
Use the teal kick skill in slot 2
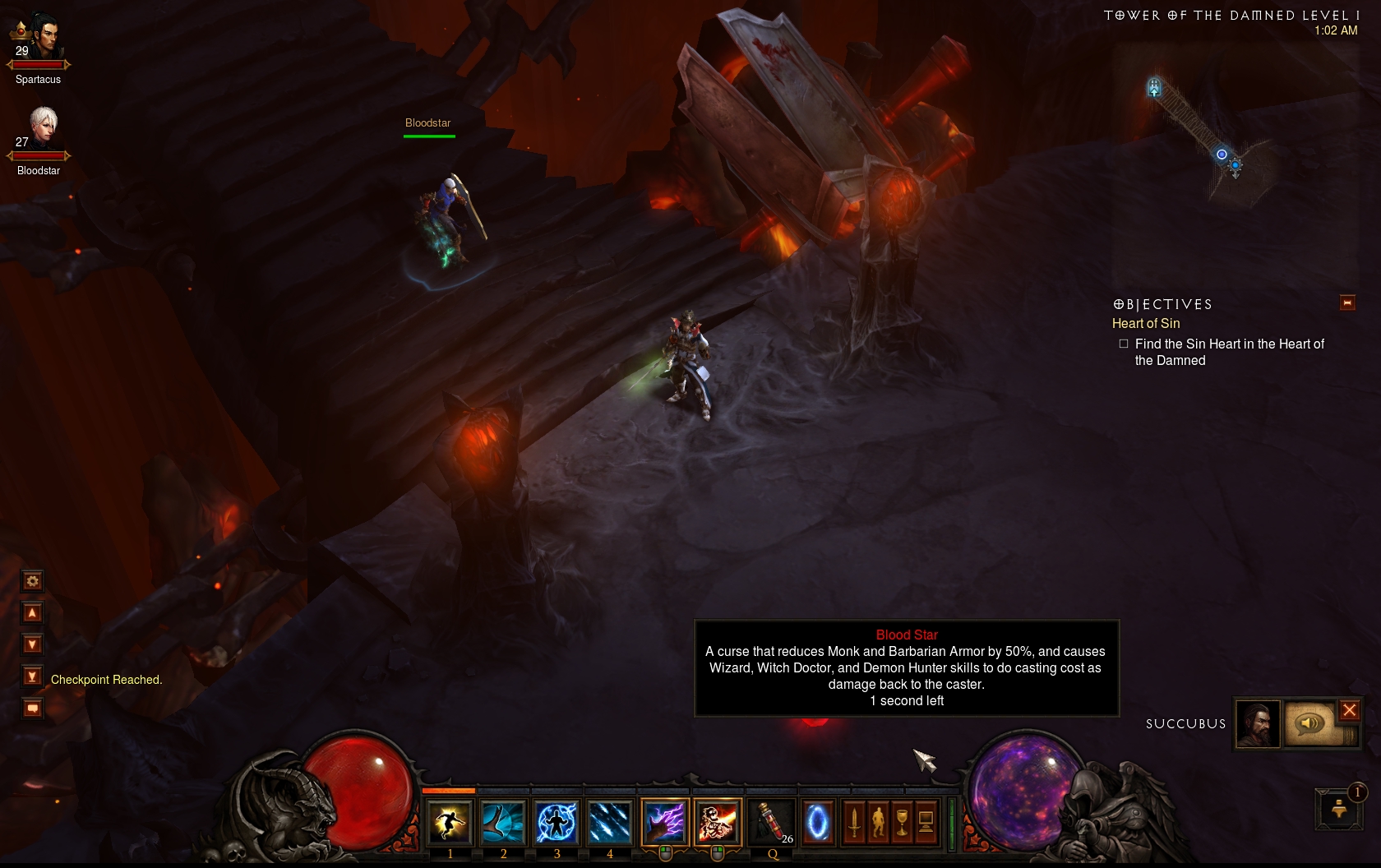coord(503,822)
